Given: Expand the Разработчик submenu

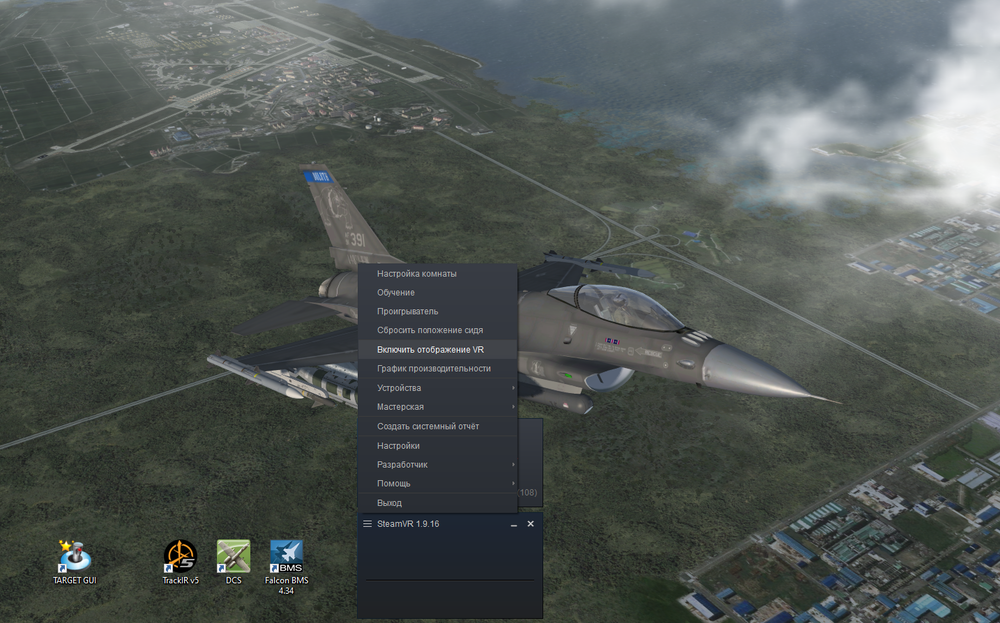Looking at the screenshot, I should pyautogui.click(x=402, y=465).
